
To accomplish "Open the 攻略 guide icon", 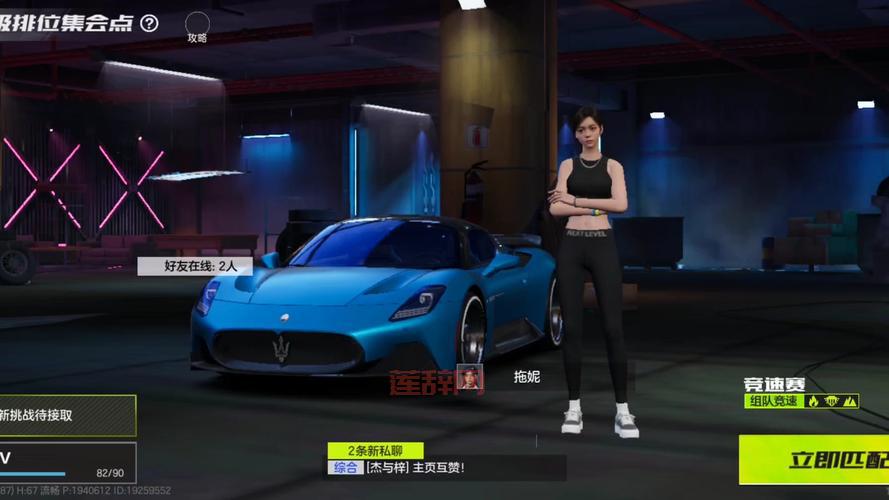I will point(197,25).
